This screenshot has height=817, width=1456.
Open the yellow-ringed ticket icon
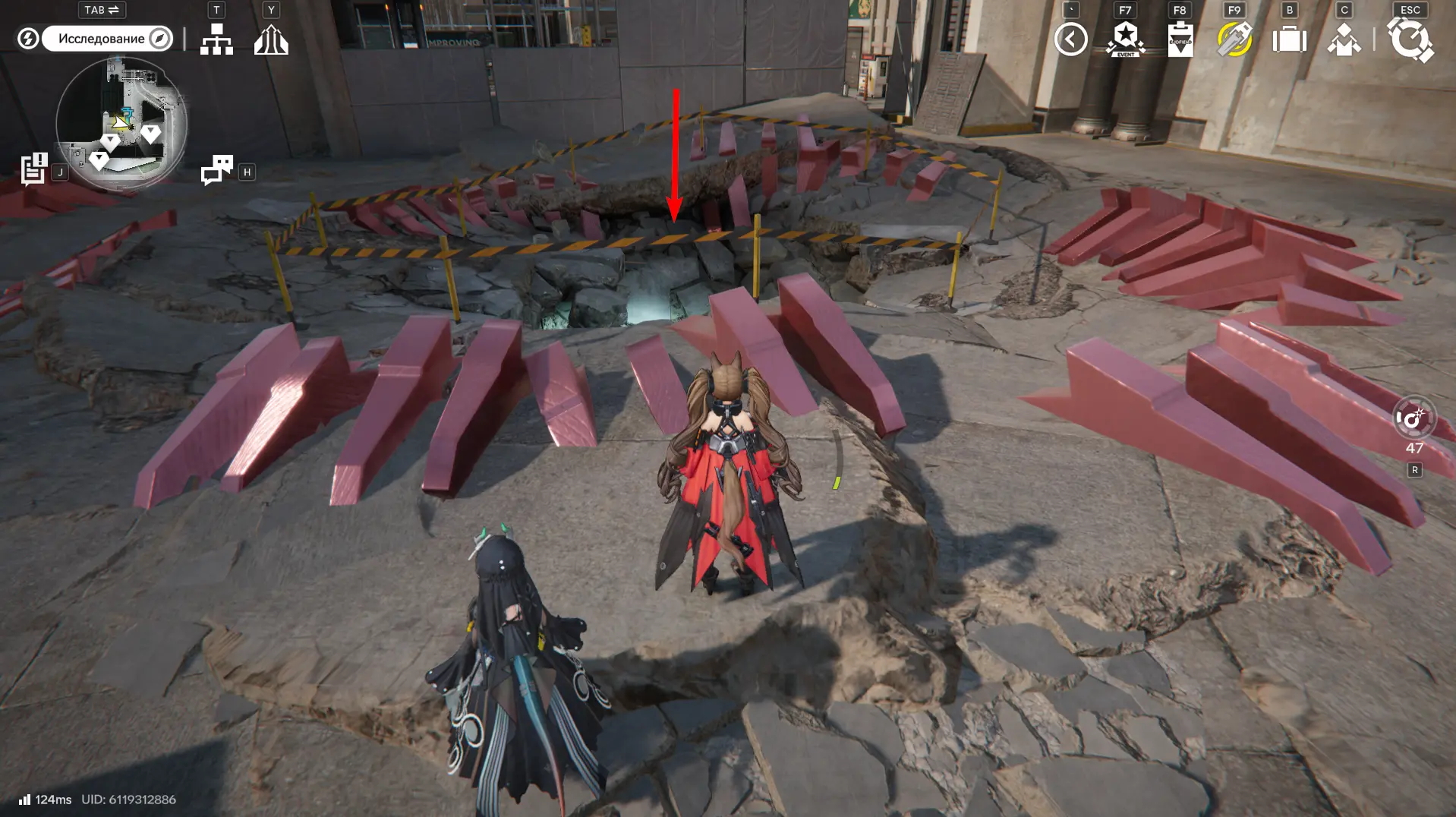[1234, 39]
